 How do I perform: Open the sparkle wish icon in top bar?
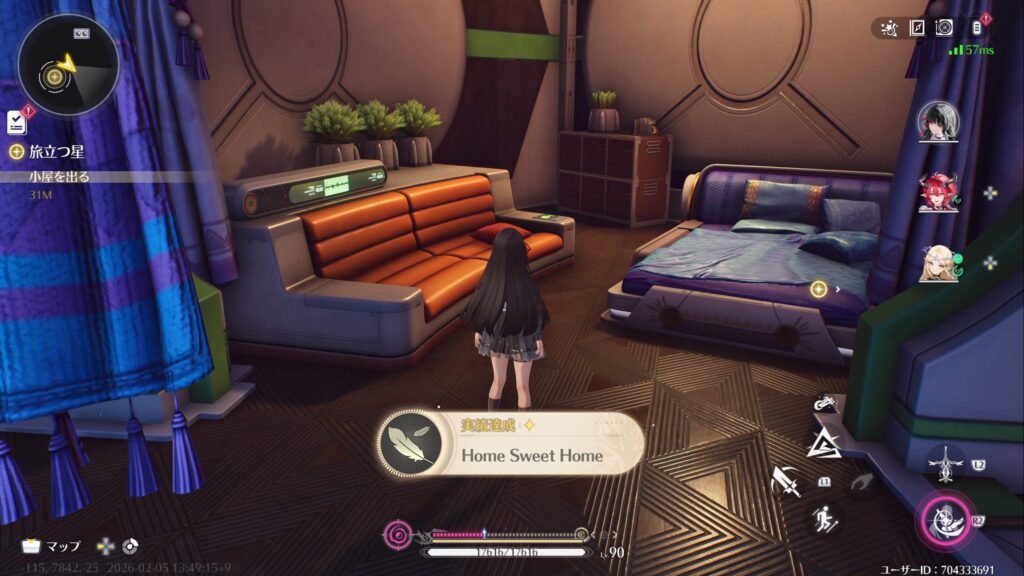(890, 28)
